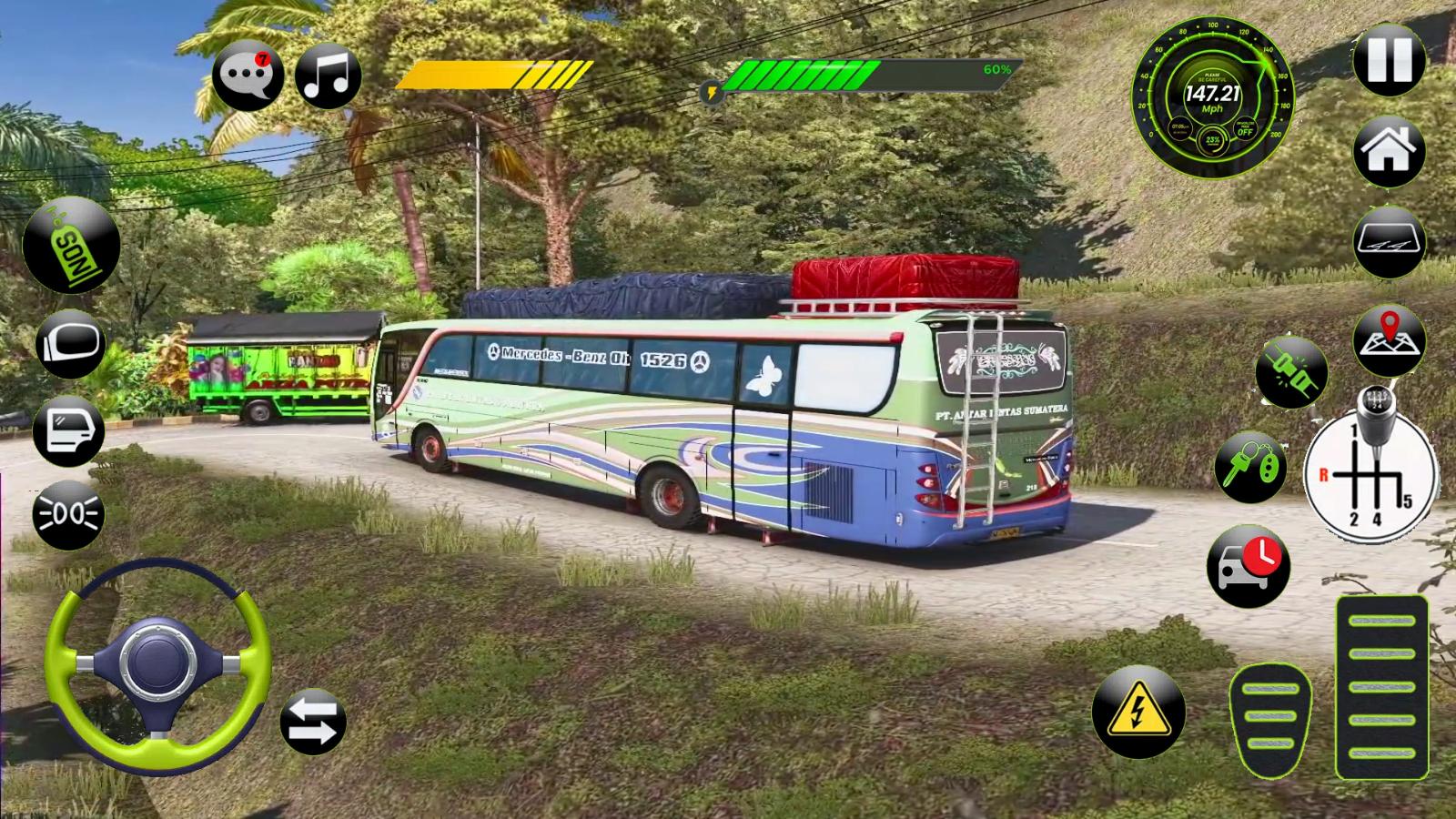This screenshot has width=1456, height=819.
Task: Switch control mode with the swap arrows button
Action: (313, 723)
